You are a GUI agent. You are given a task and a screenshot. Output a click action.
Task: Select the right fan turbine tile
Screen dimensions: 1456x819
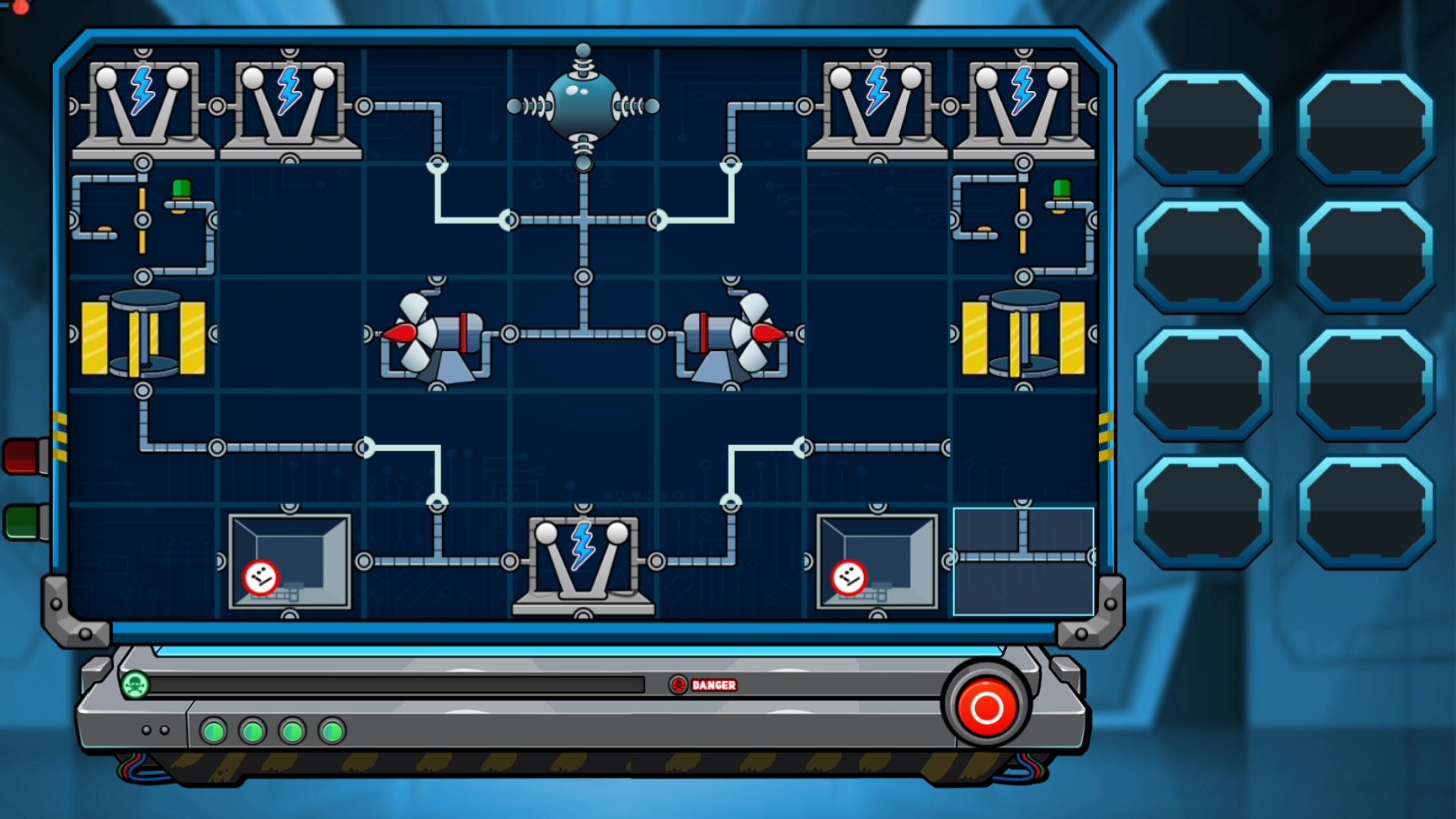tap(730, 334)
